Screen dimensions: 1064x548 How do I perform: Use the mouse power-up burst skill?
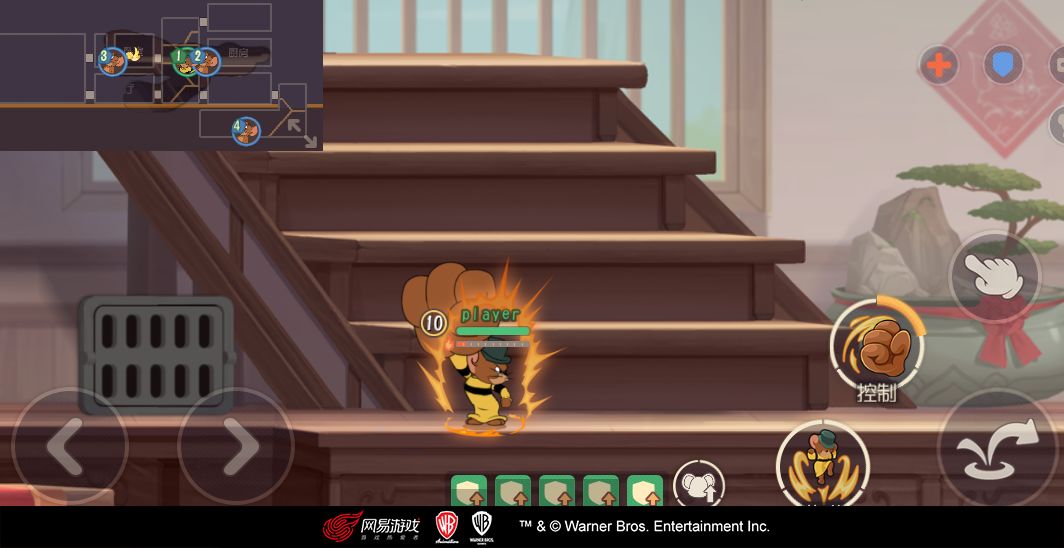(822, 462)
